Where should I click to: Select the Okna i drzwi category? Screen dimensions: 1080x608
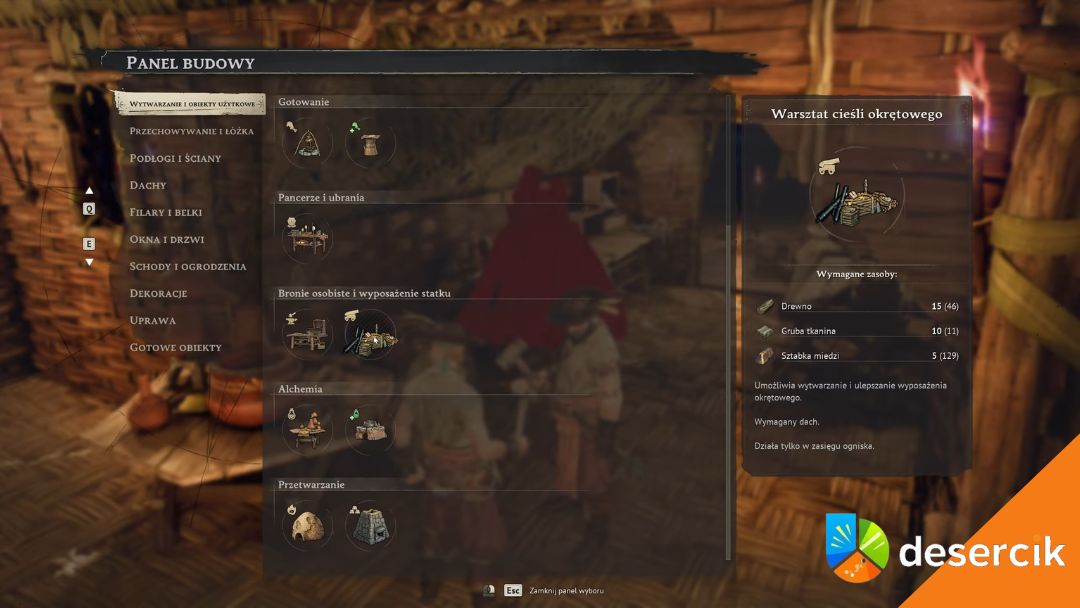(167, 239)
